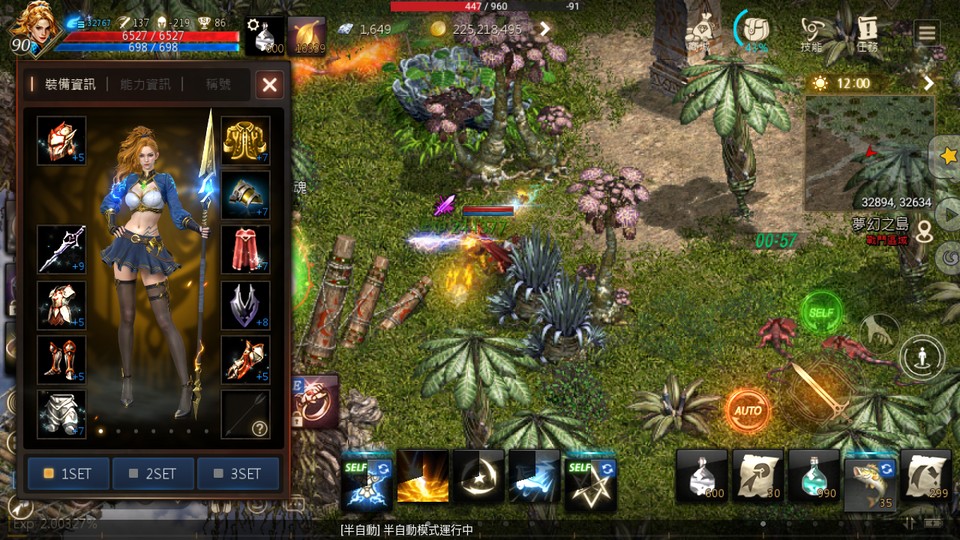Open the hamburger main menu

(927, 32)
